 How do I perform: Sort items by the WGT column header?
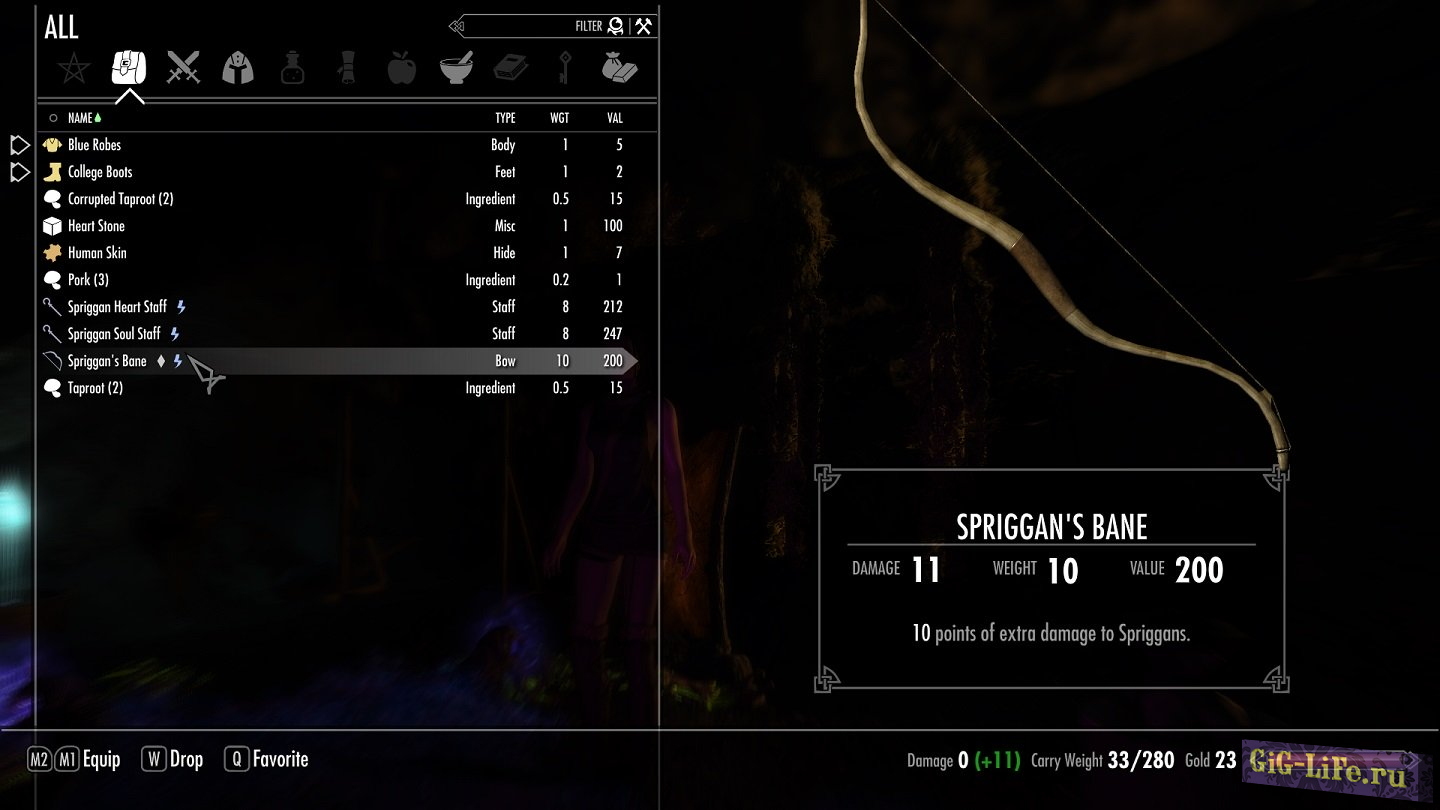559,118
